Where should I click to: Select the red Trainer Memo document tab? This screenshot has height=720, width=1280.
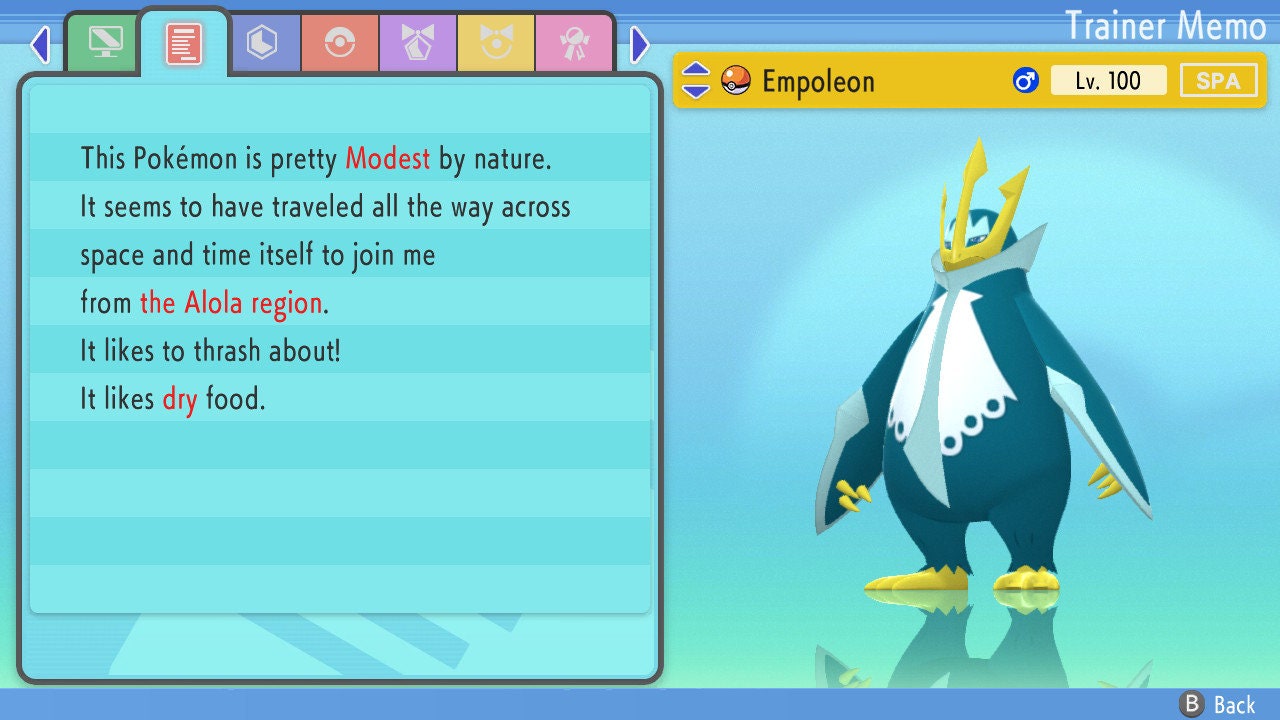tap(184, 43)
